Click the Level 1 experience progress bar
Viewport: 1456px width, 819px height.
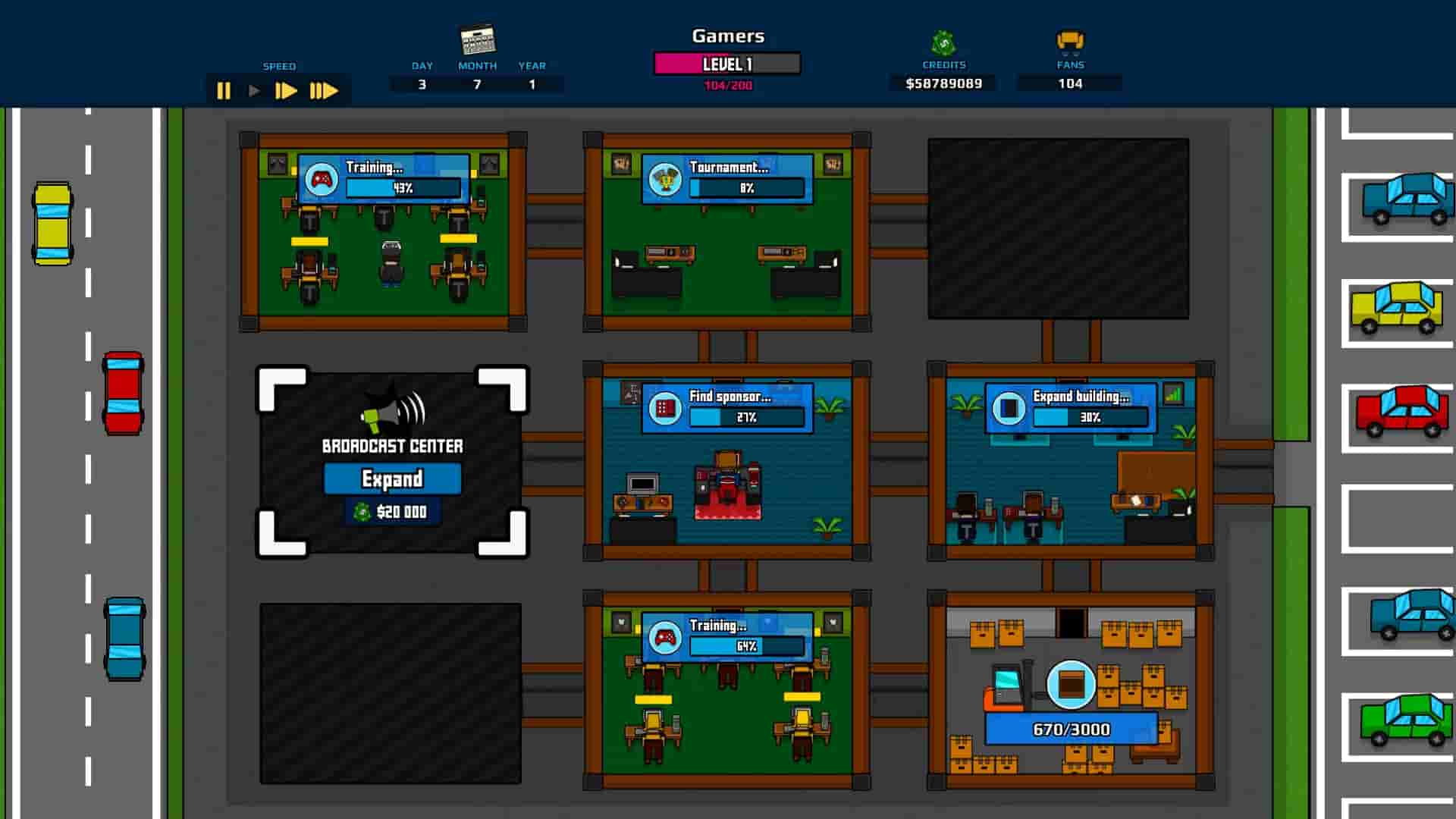coord(726,64)
